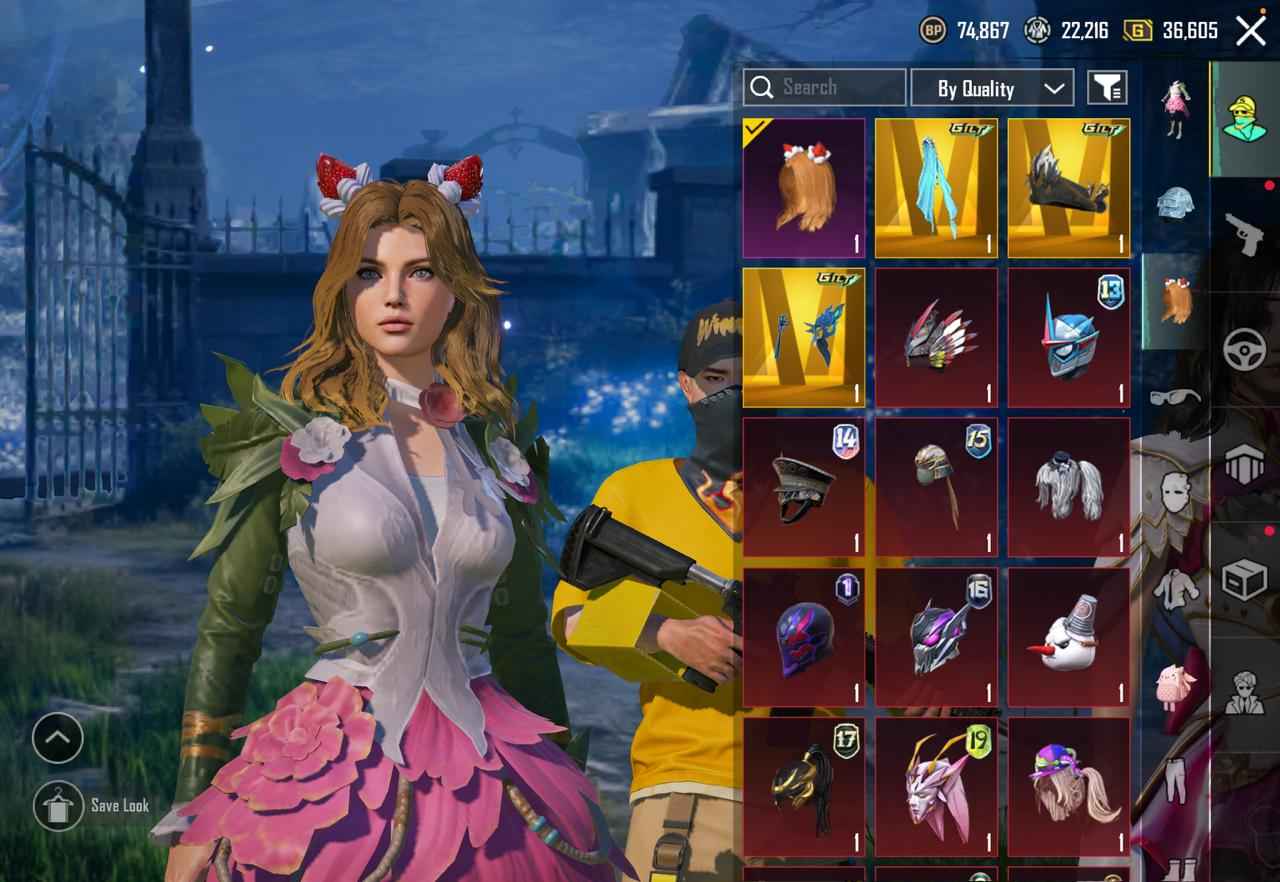The height and width of the screenshot is (882, 1280).
Task: Select the level 14 officer cap
Action: coord(804,486)
